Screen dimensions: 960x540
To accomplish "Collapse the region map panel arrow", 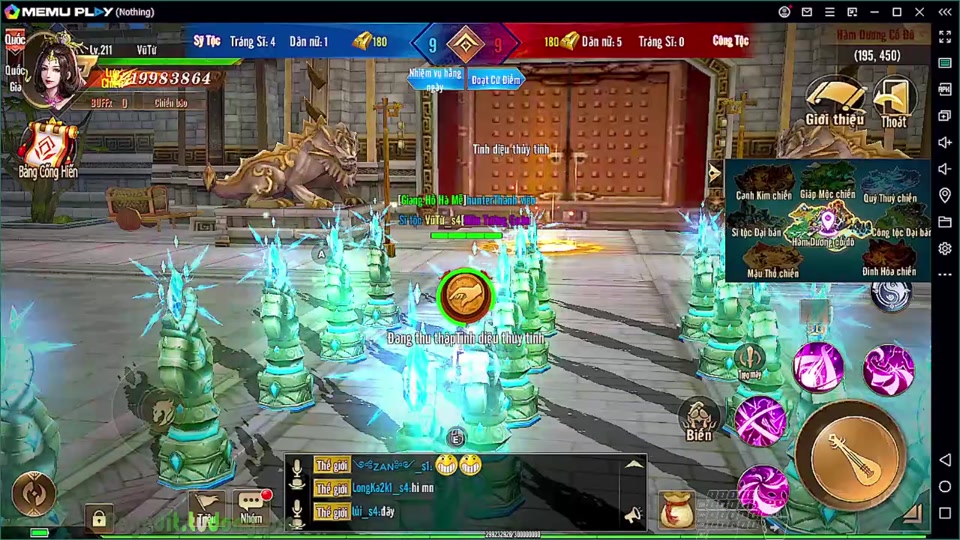I will click(714, 172).
